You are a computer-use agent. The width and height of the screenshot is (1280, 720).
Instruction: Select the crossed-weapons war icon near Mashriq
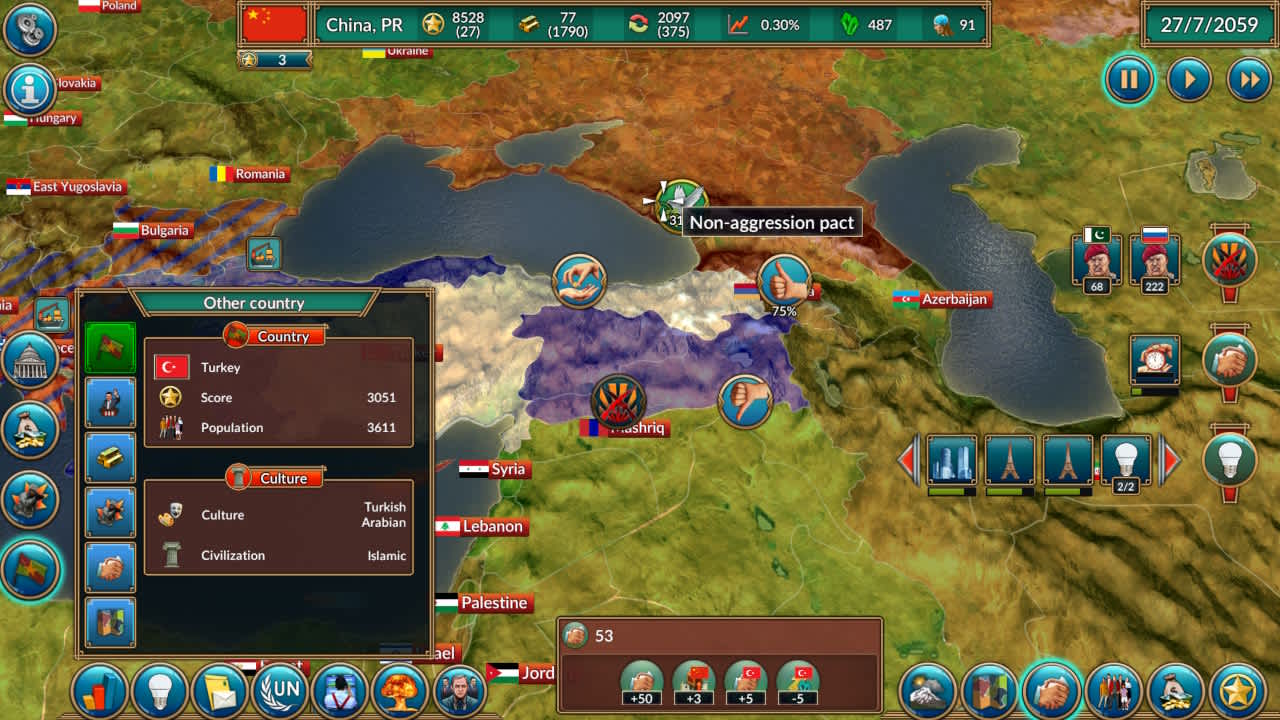pyautogui.click(x=617, y=400)
